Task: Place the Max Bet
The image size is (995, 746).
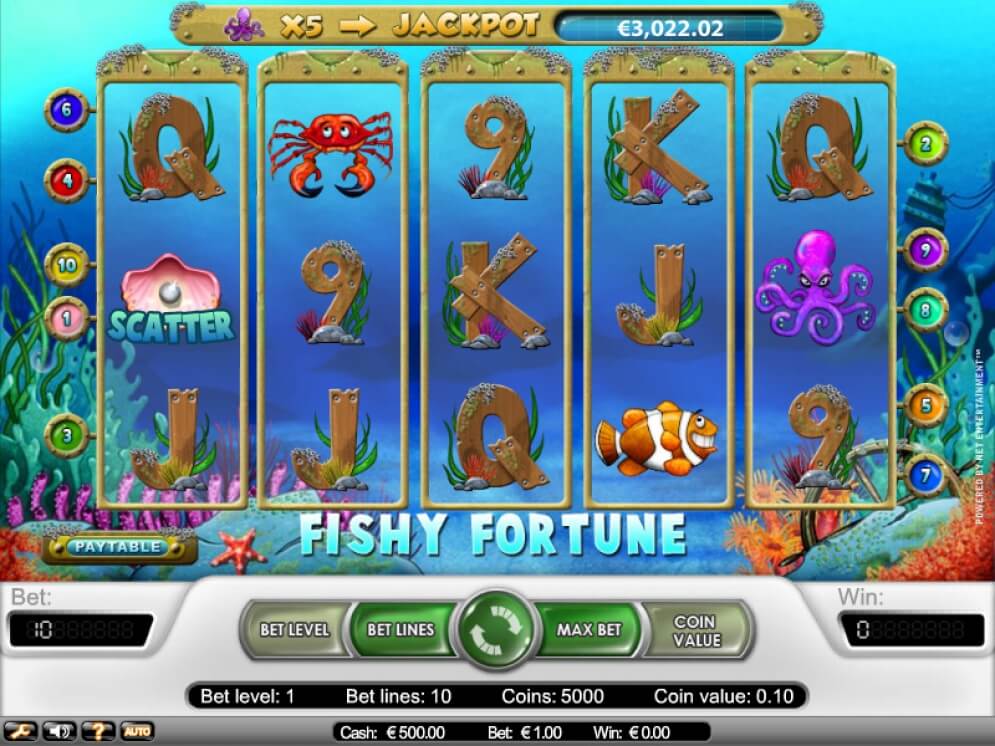Action: (589, 630)
